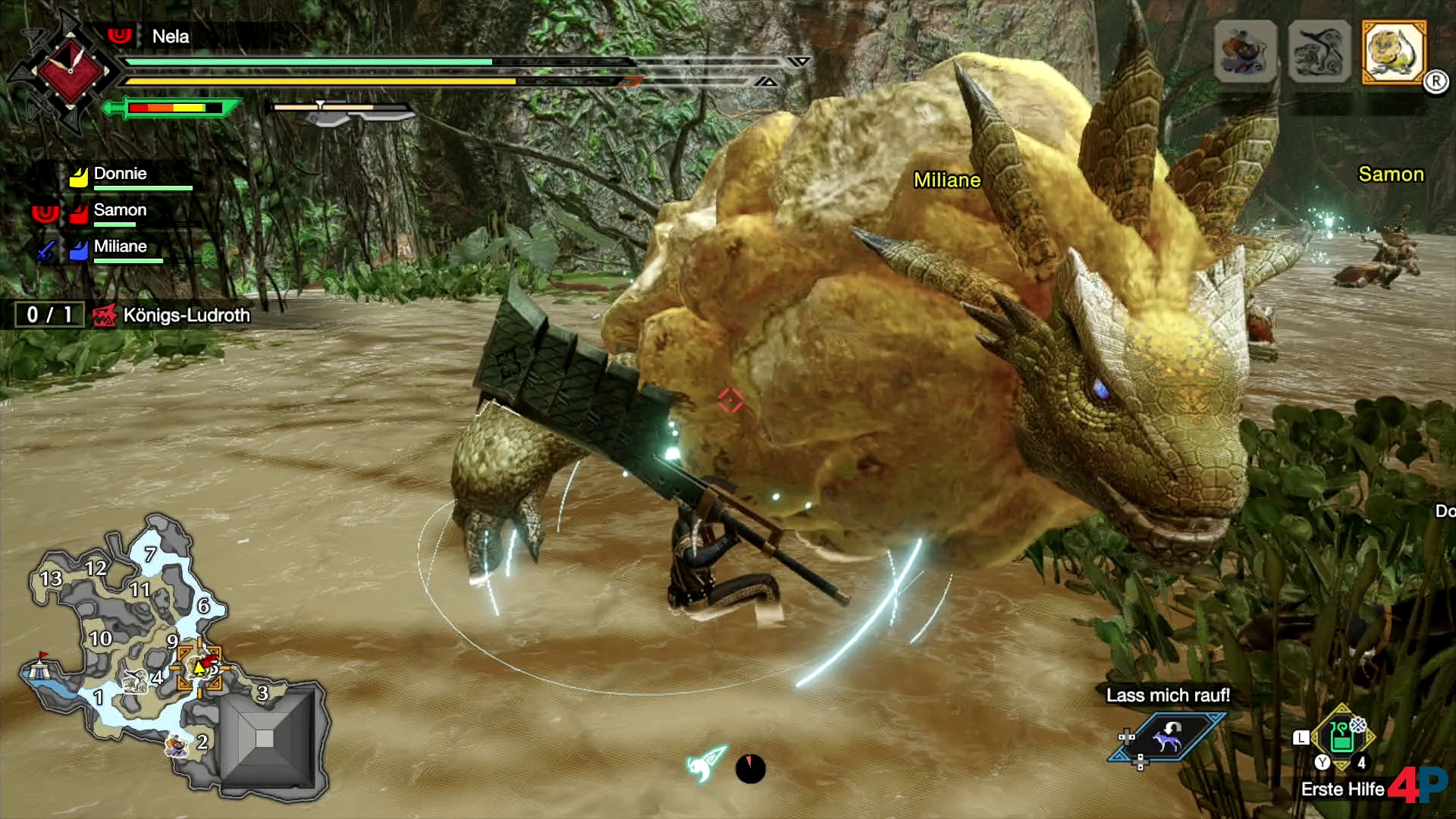This screenshot has width=1456, height=819.
Task: Click the wirebug gauge icon
Action: (706, 764)
